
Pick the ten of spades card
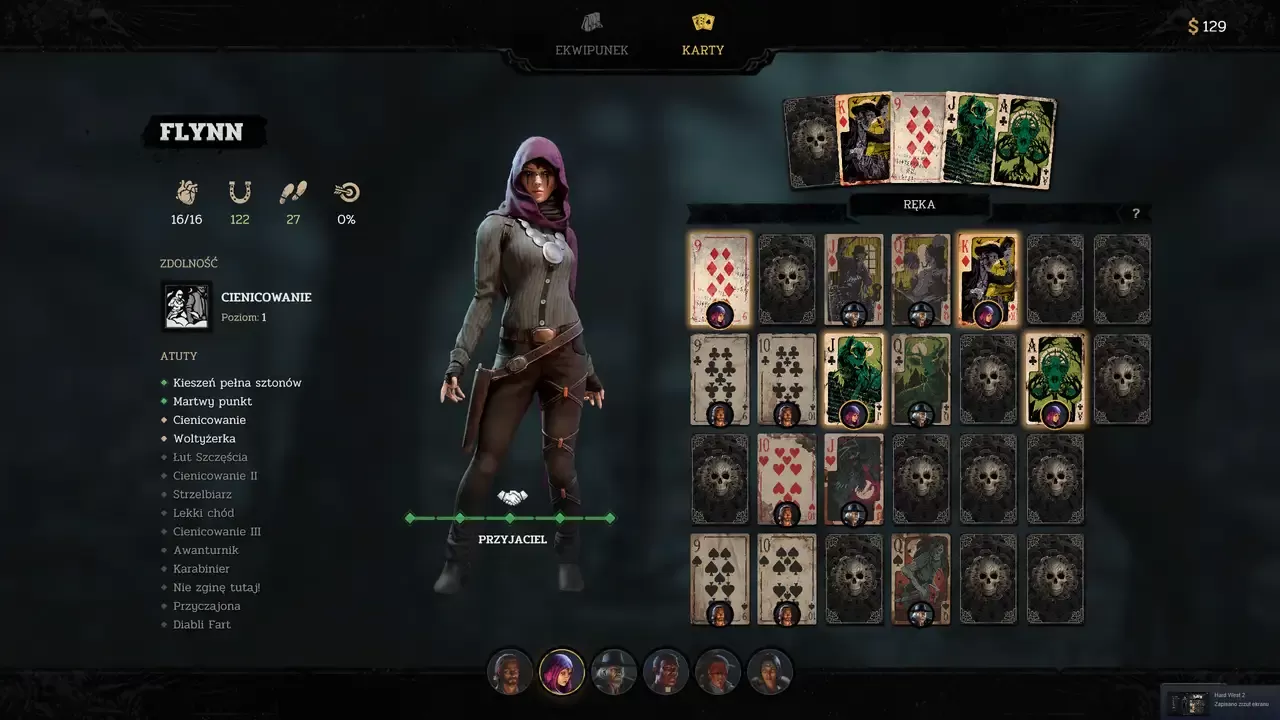tap(786, 579)
